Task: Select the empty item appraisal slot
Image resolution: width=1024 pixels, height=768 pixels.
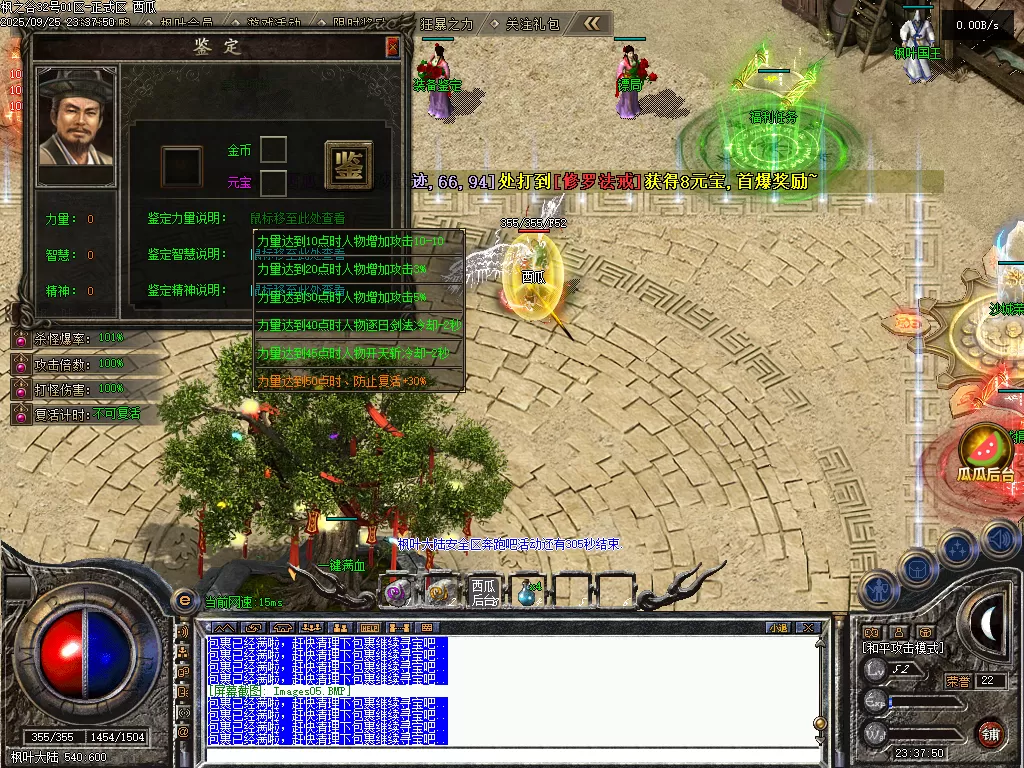Action: (x=182, y=166)
